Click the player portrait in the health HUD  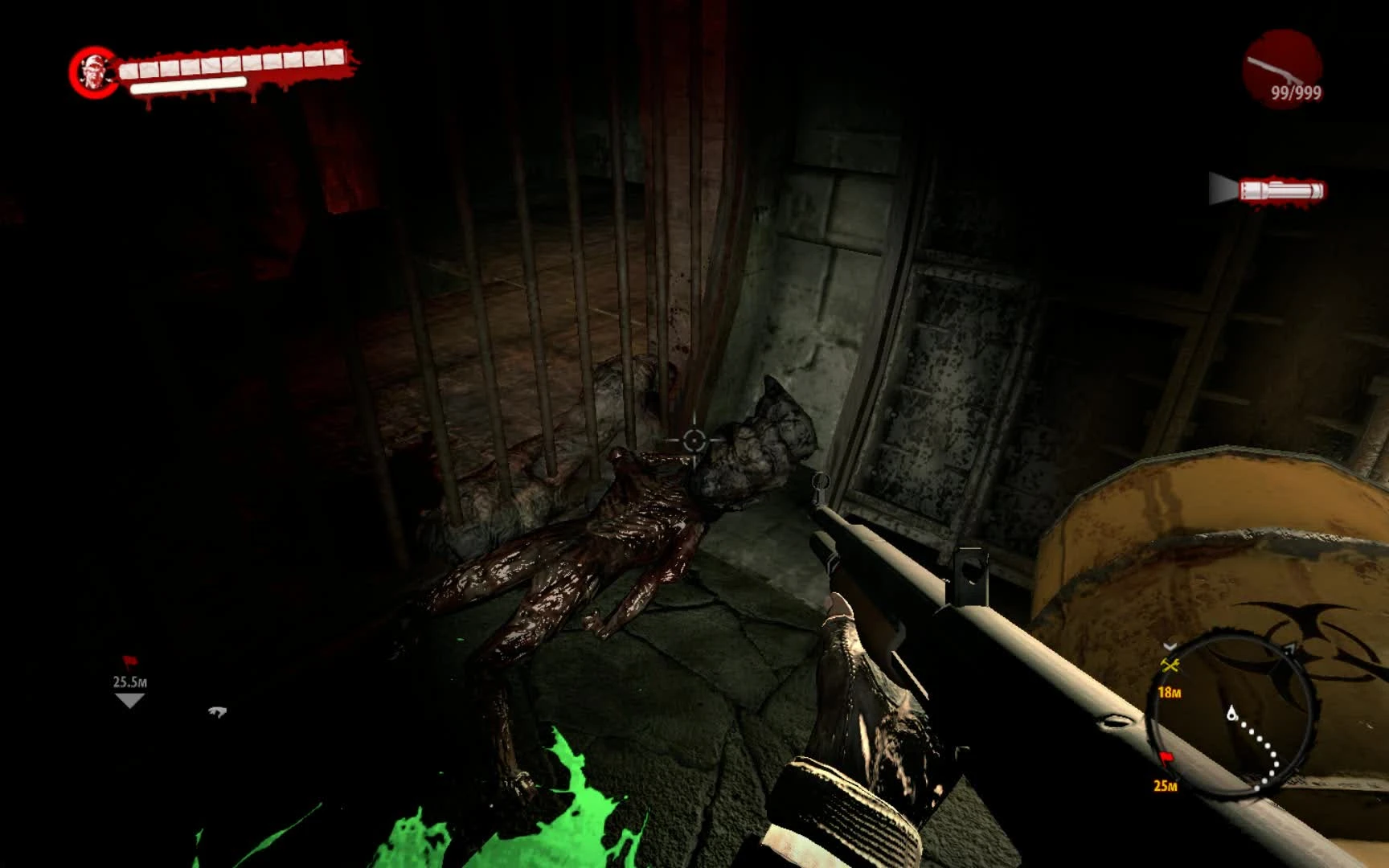94,72
